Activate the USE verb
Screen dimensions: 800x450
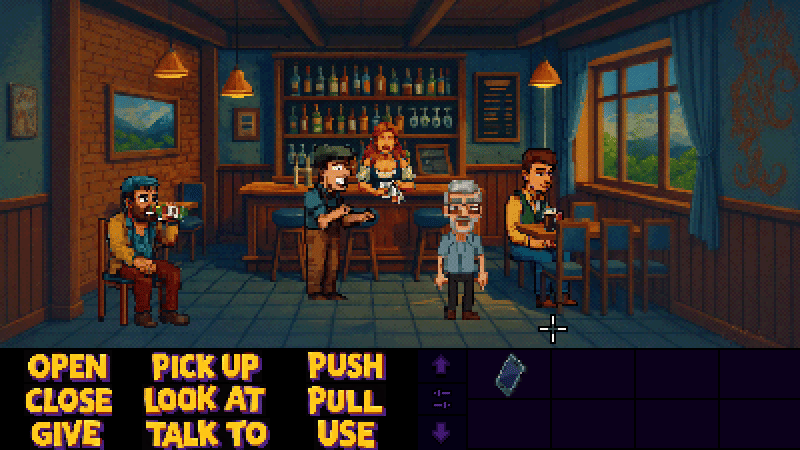tap(346, 434)
